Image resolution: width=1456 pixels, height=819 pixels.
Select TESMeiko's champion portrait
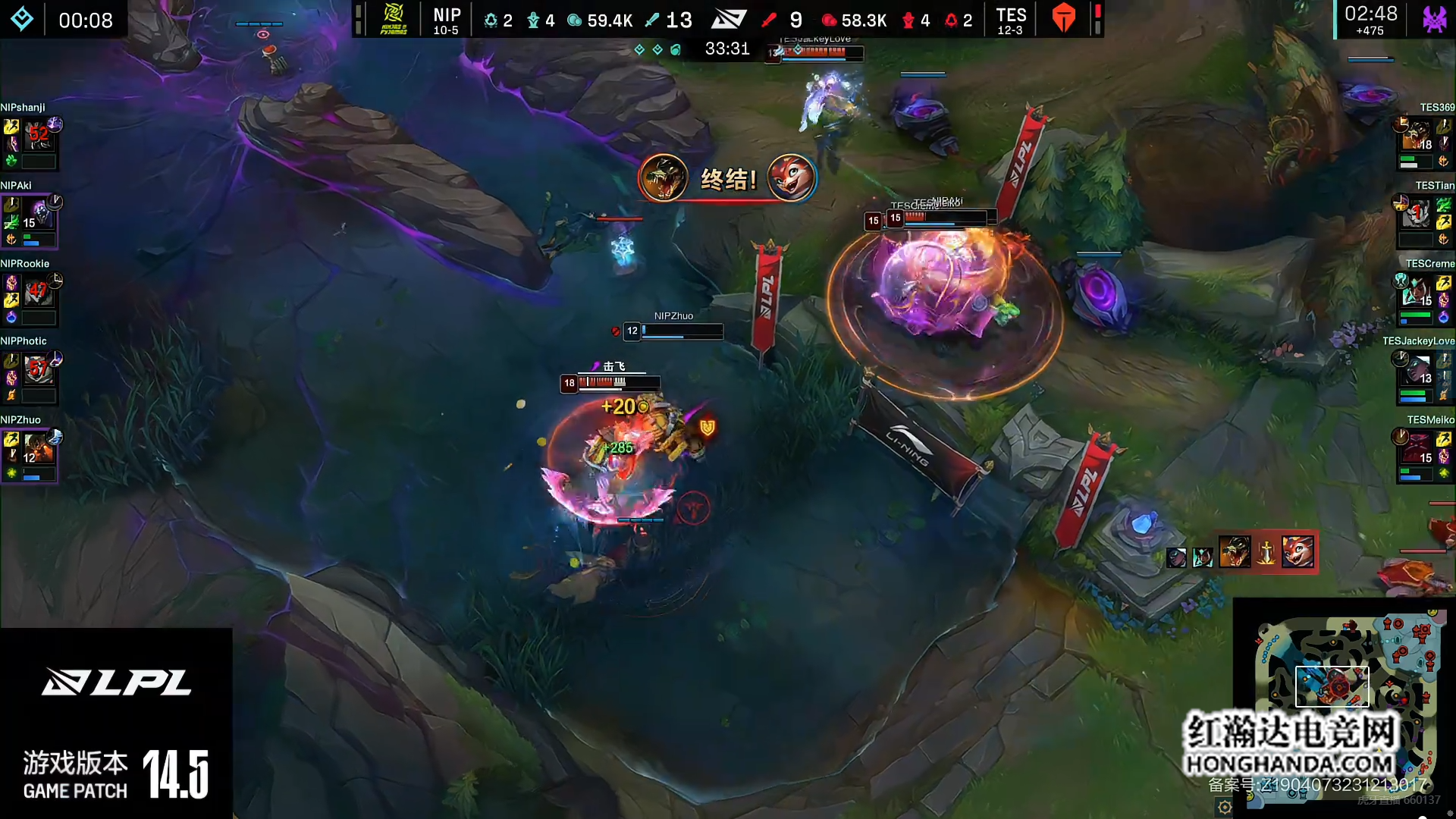pos(1417,449)
